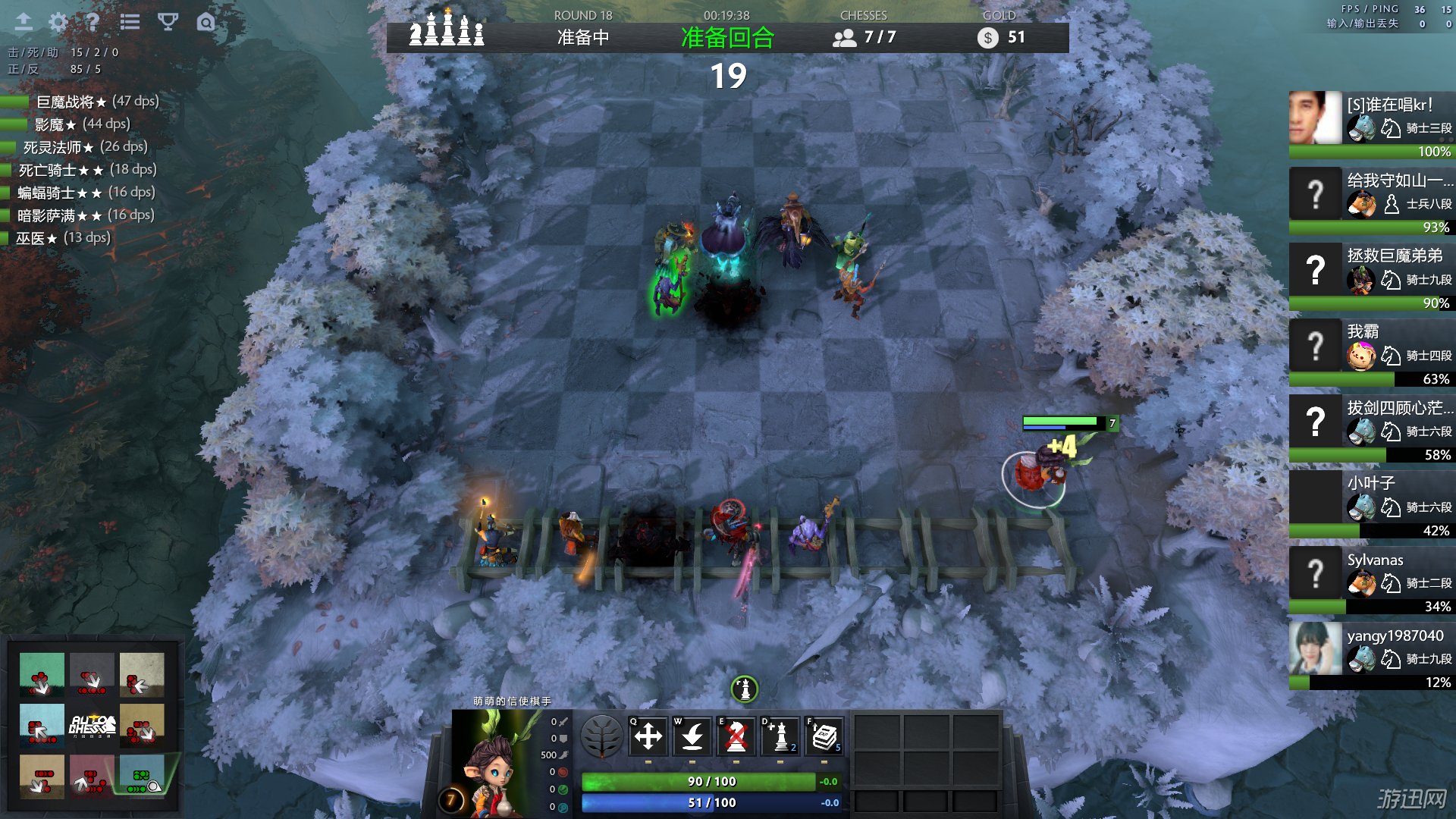This screenshot has height=819, width=1456.
Task: Click the question mark help icon
Action: 92,22
